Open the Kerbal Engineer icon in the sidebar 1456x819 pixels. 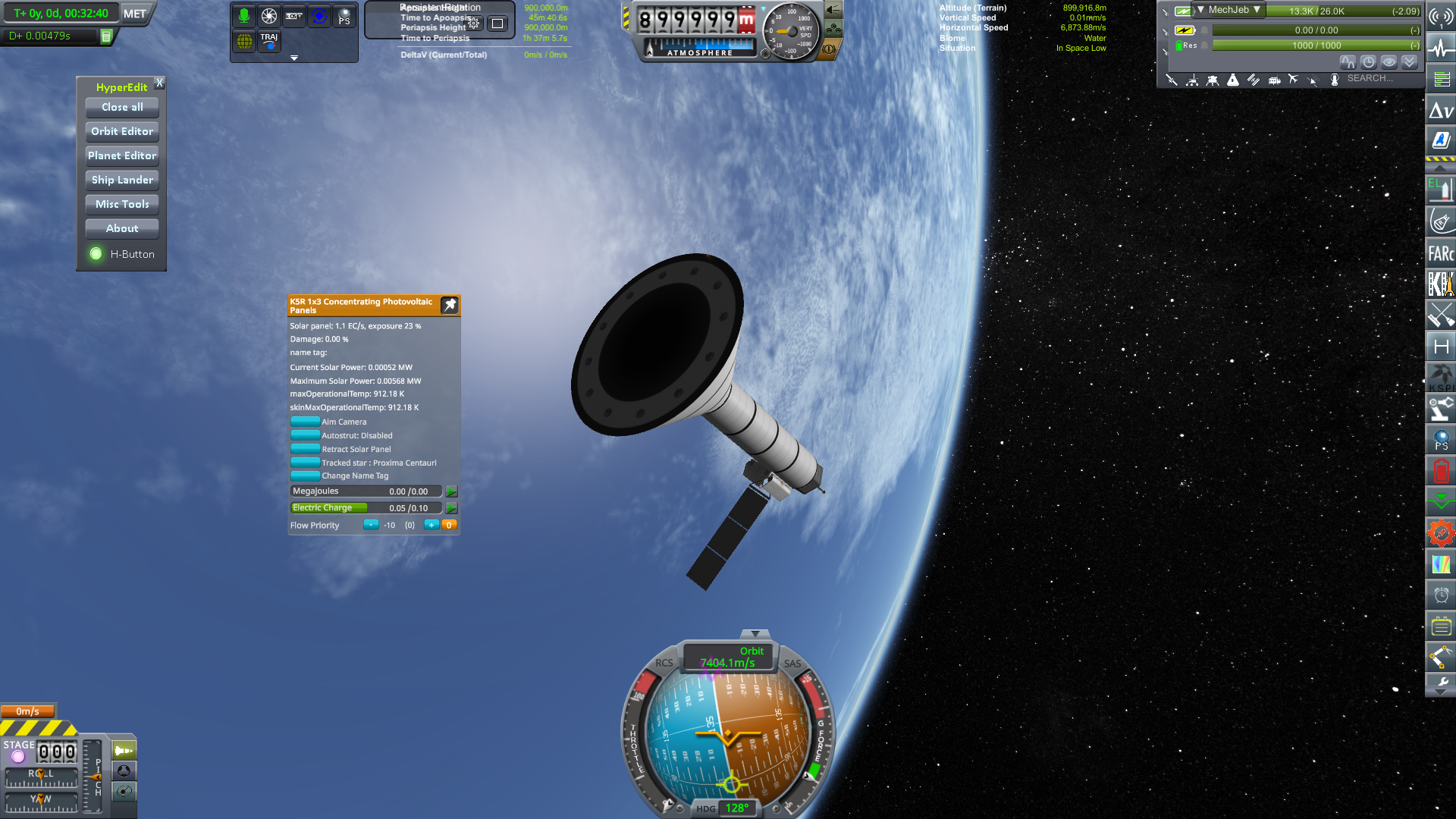[x=1440, y=284]
